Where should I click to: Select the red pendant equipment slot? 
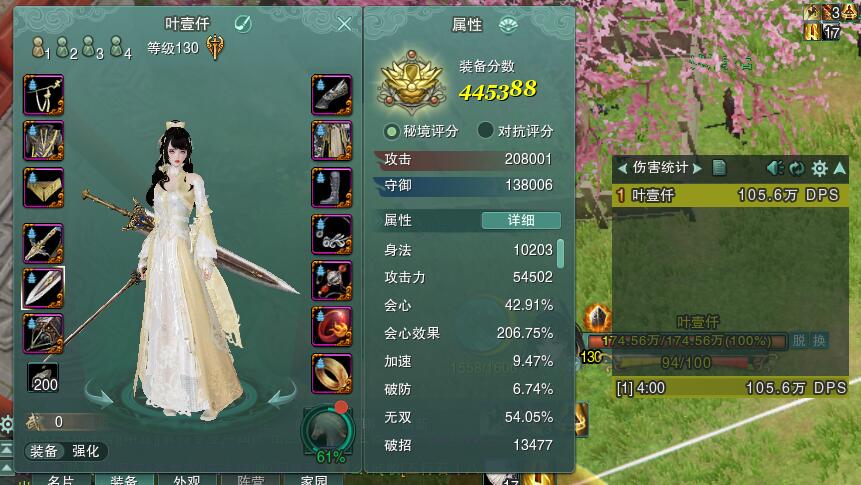[331, 327]
